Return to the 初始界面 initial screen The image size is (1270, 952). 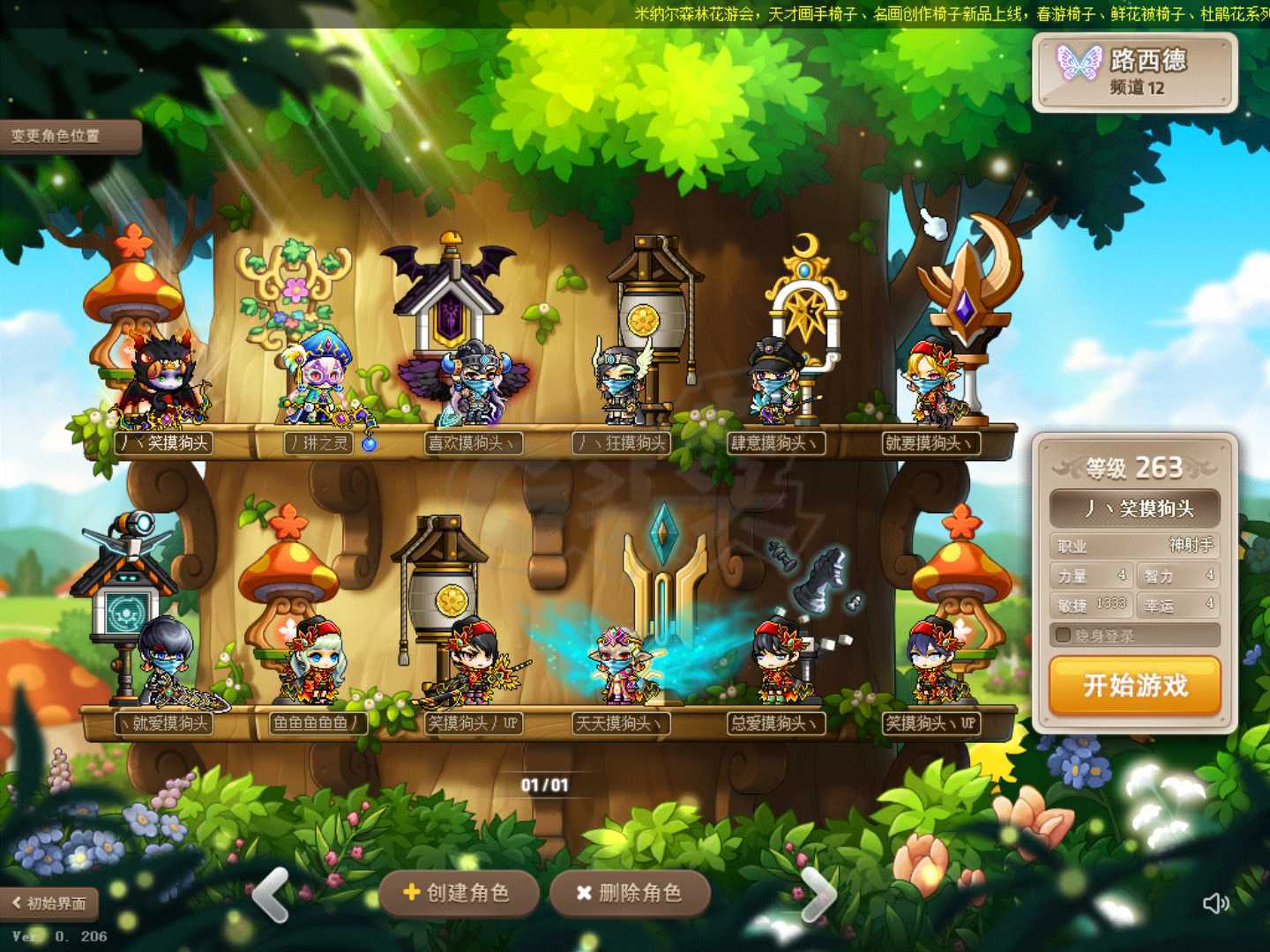[49, 903]
